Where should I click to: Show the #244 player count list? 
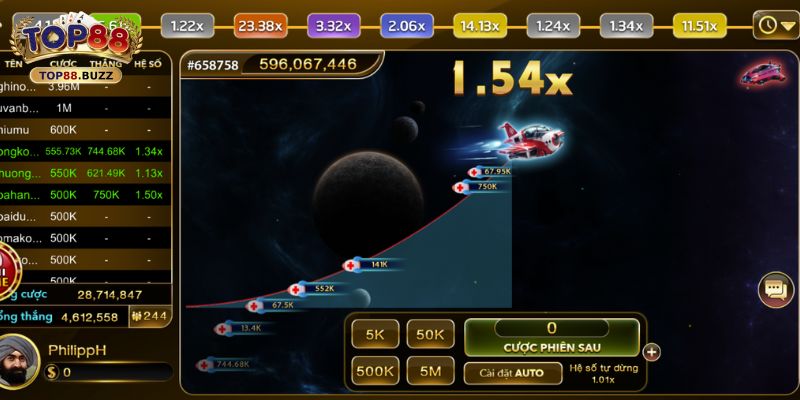pos(153,316)
